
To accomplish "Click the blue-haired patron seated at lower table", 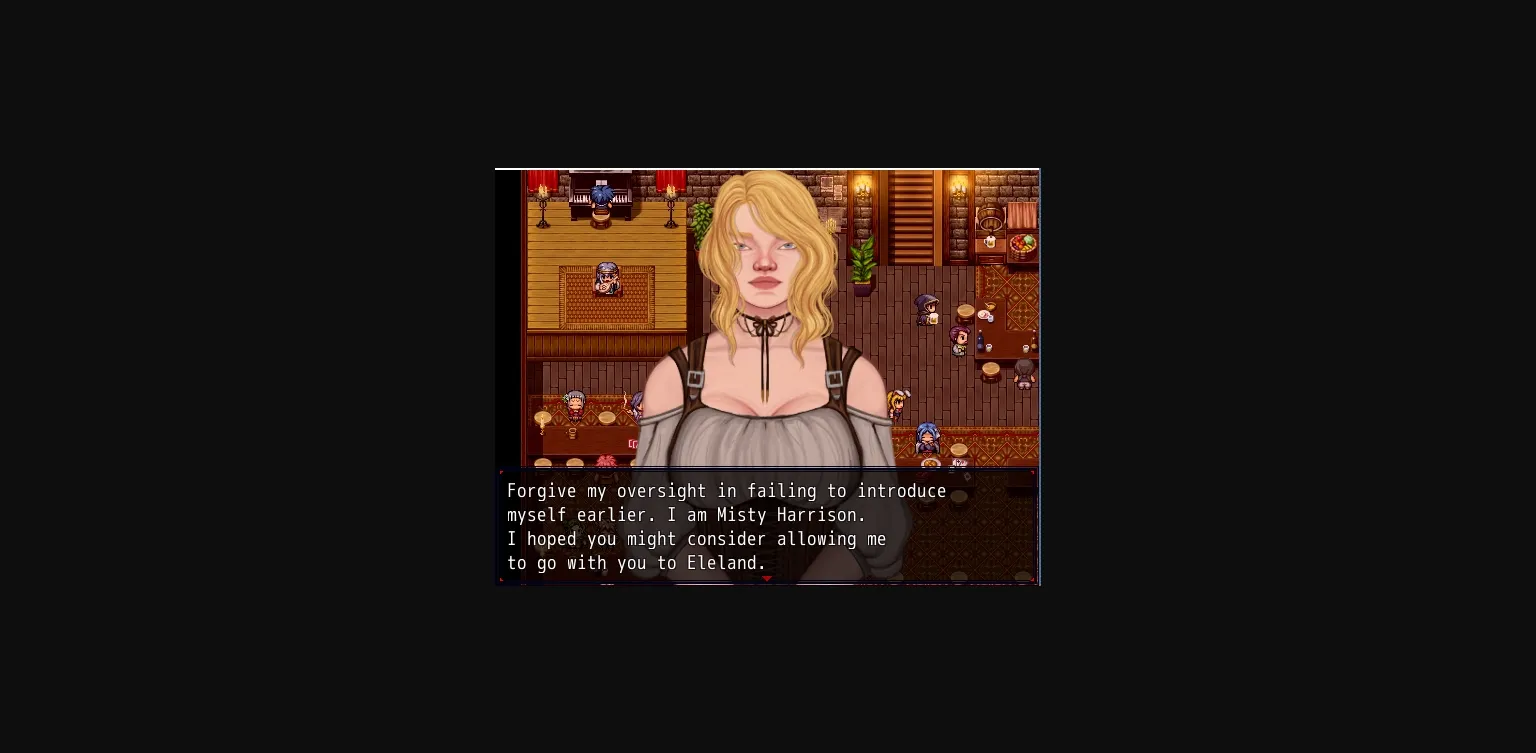I will click(x=927, y=435).
